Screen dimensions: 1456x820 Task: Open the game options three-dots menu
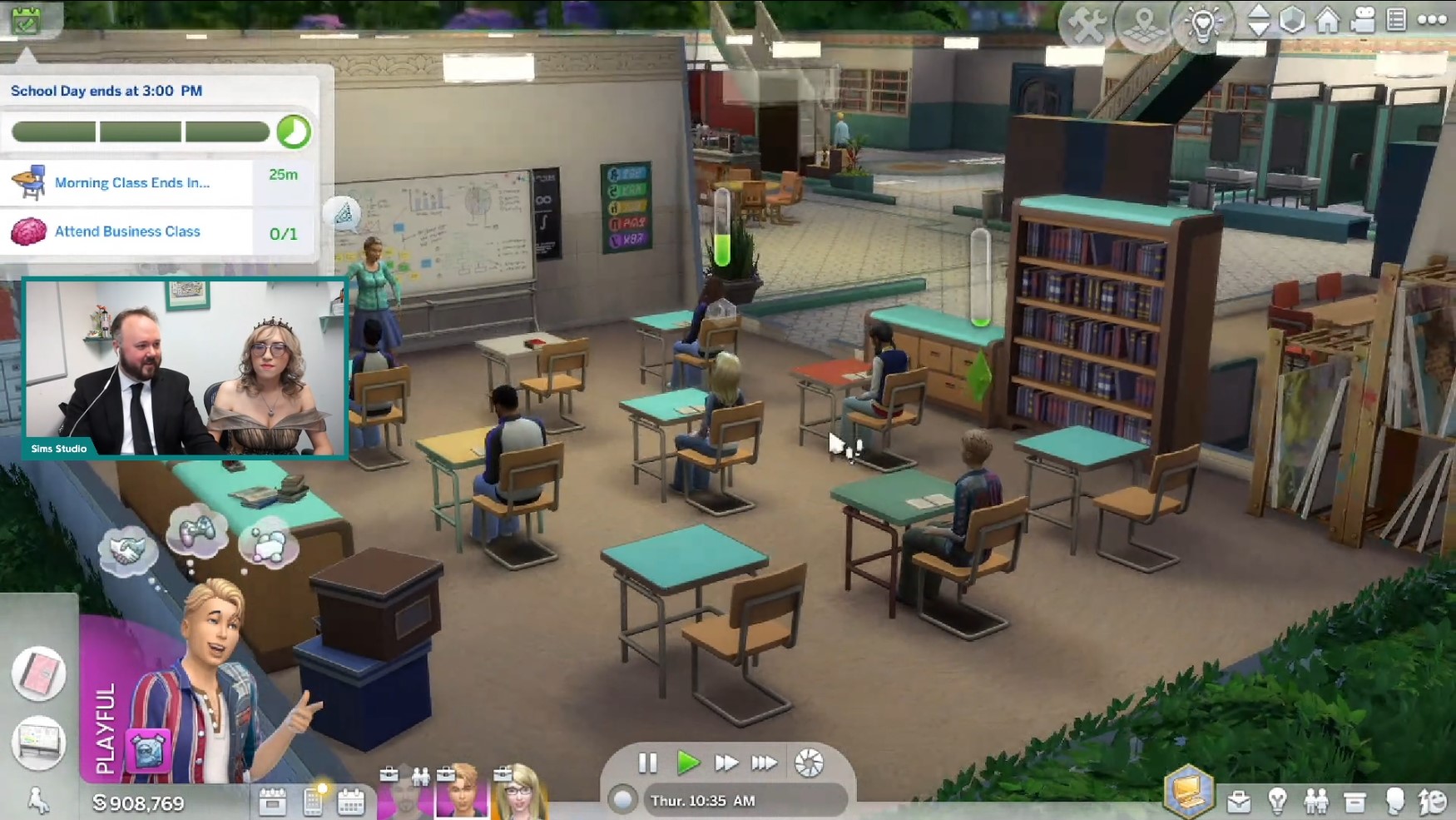(x=1432, y=20)
